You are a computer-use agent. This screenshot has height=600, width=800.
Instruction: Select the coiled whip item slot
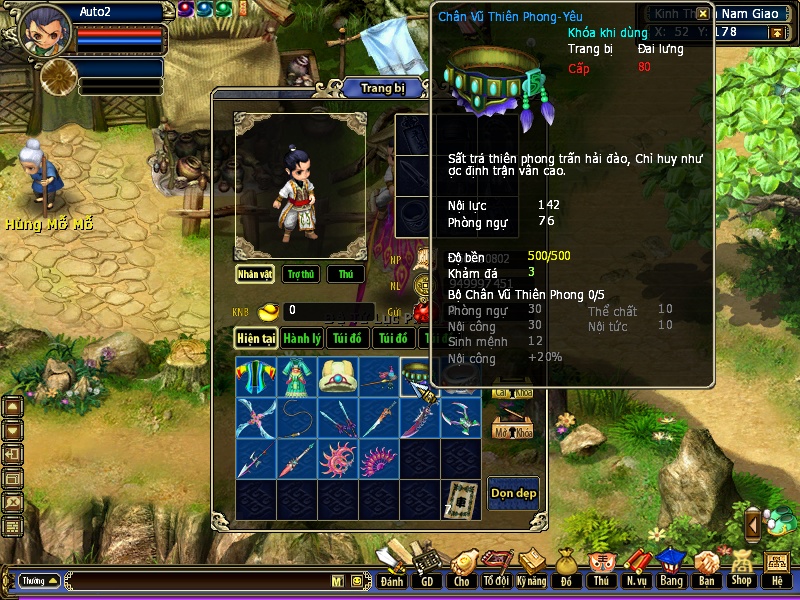(297, 418)
